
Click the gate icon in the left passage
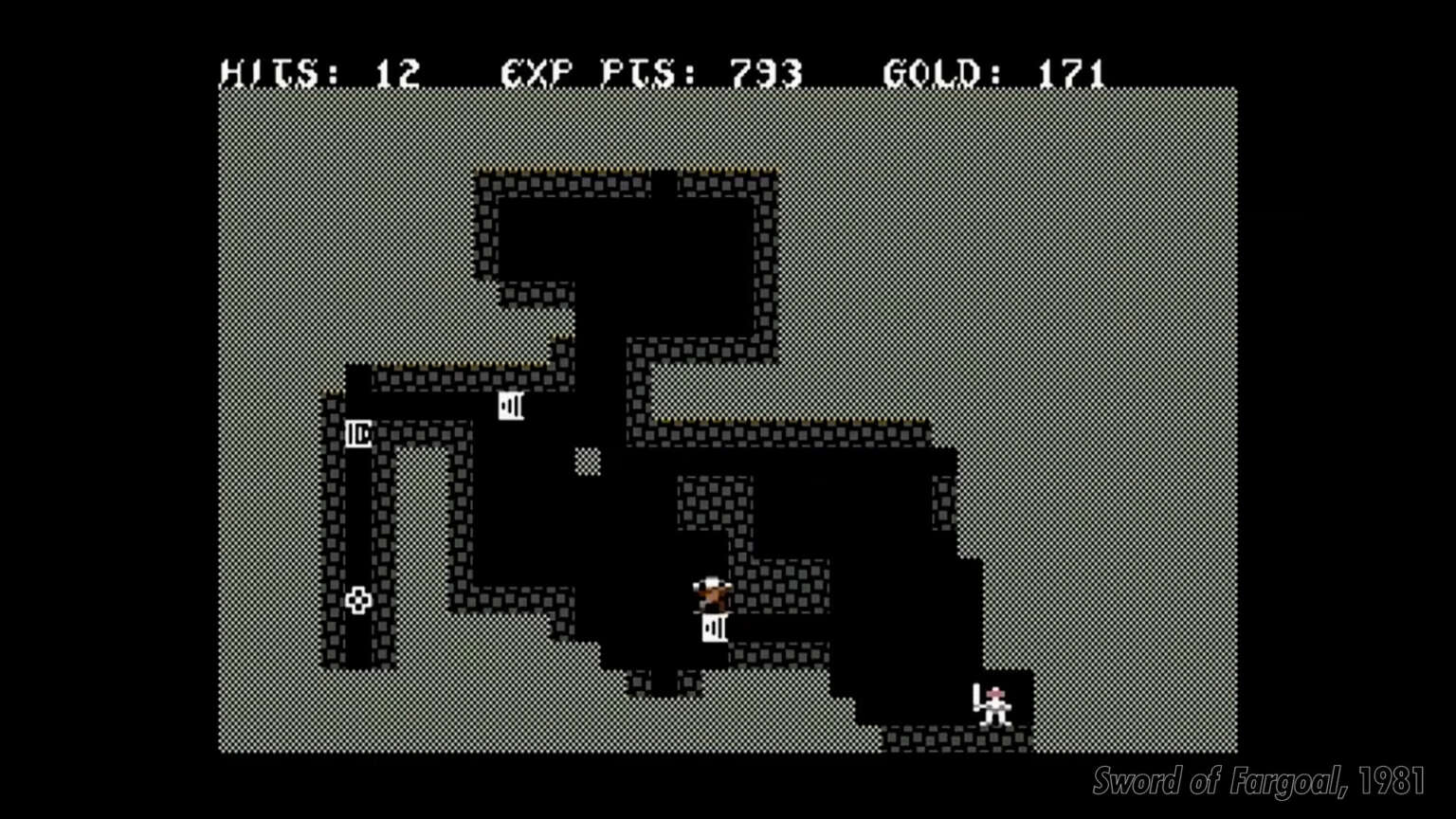coord(358,434)
